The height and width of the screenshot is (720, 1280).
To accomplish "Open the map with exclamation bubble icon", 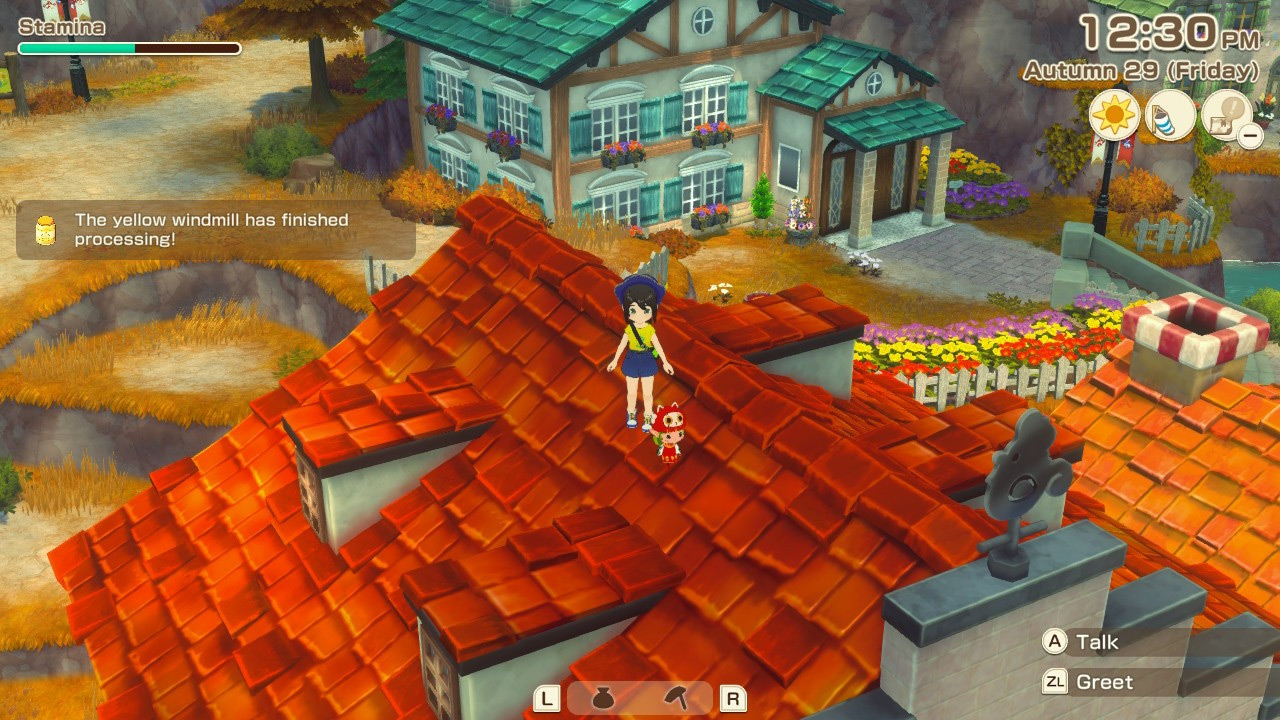I will [1227, 115].
